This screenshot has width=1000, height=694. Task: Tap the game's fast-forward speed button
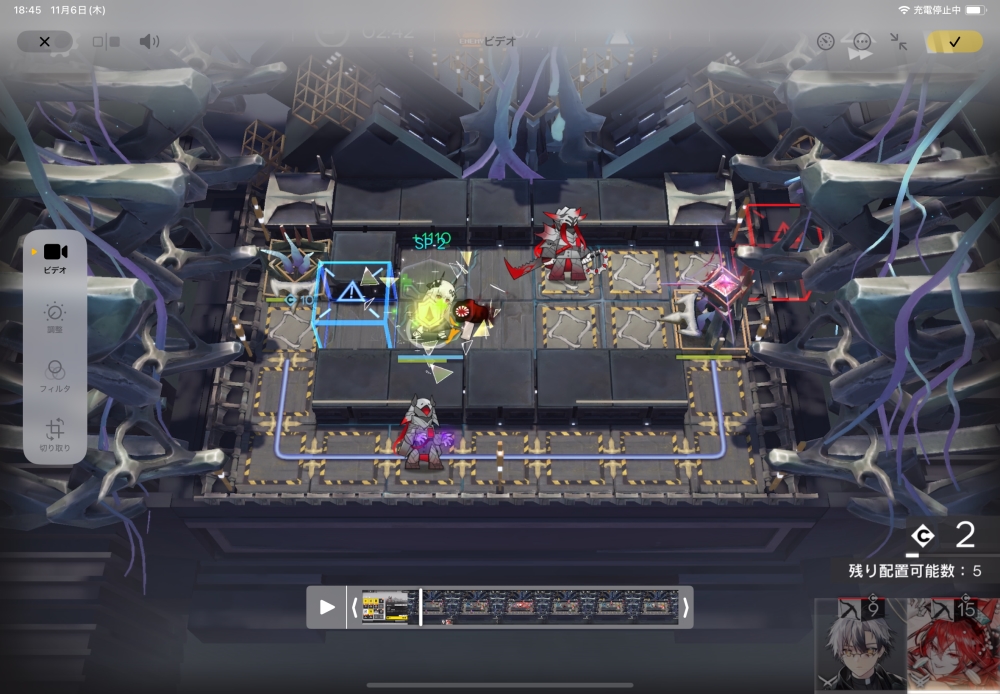(860, 57)
